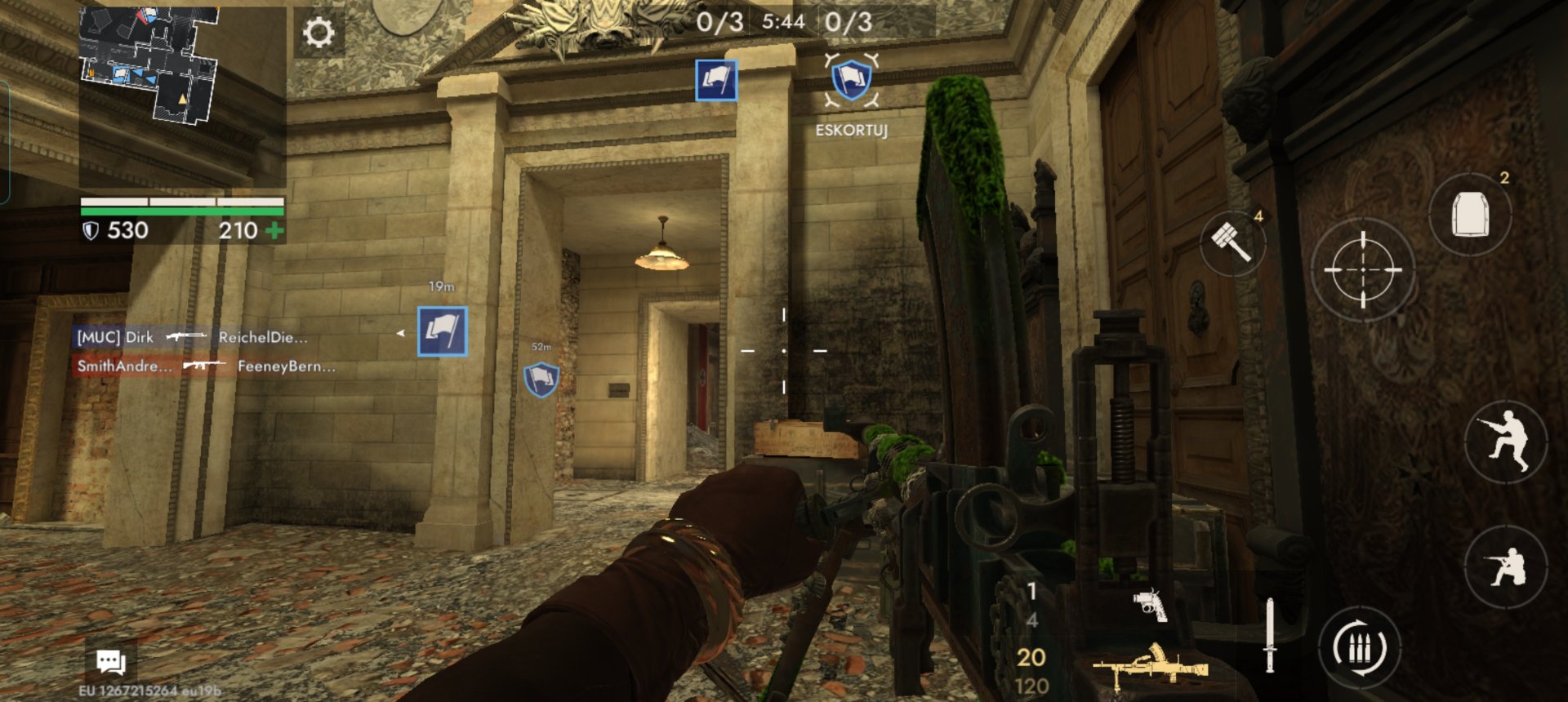Tap the crosshair aim button
This screenshot has width=1568, height=702.
(1362, 269)
